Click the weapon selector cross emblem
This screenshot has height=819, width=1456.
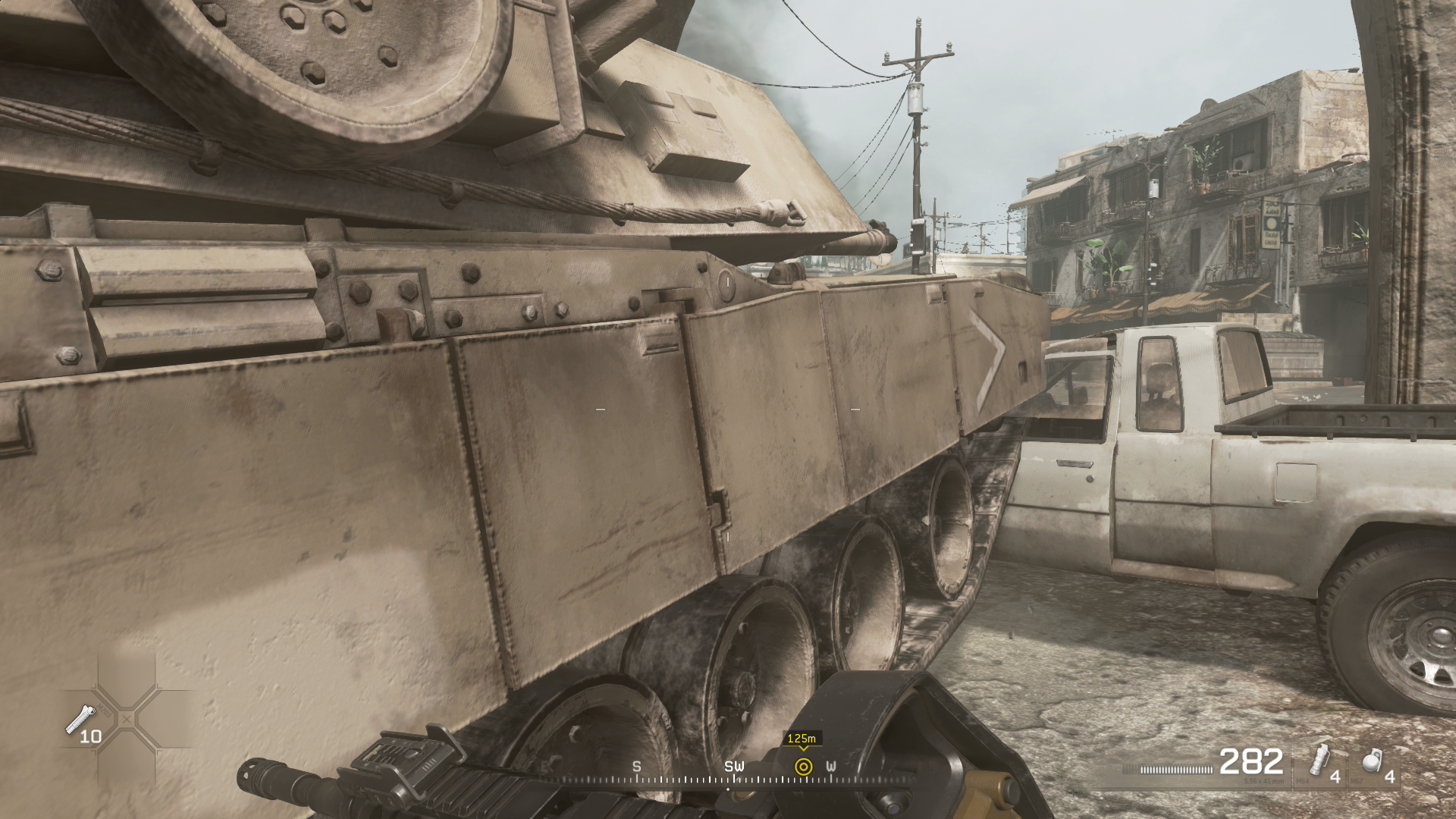[x=127, y=718]
